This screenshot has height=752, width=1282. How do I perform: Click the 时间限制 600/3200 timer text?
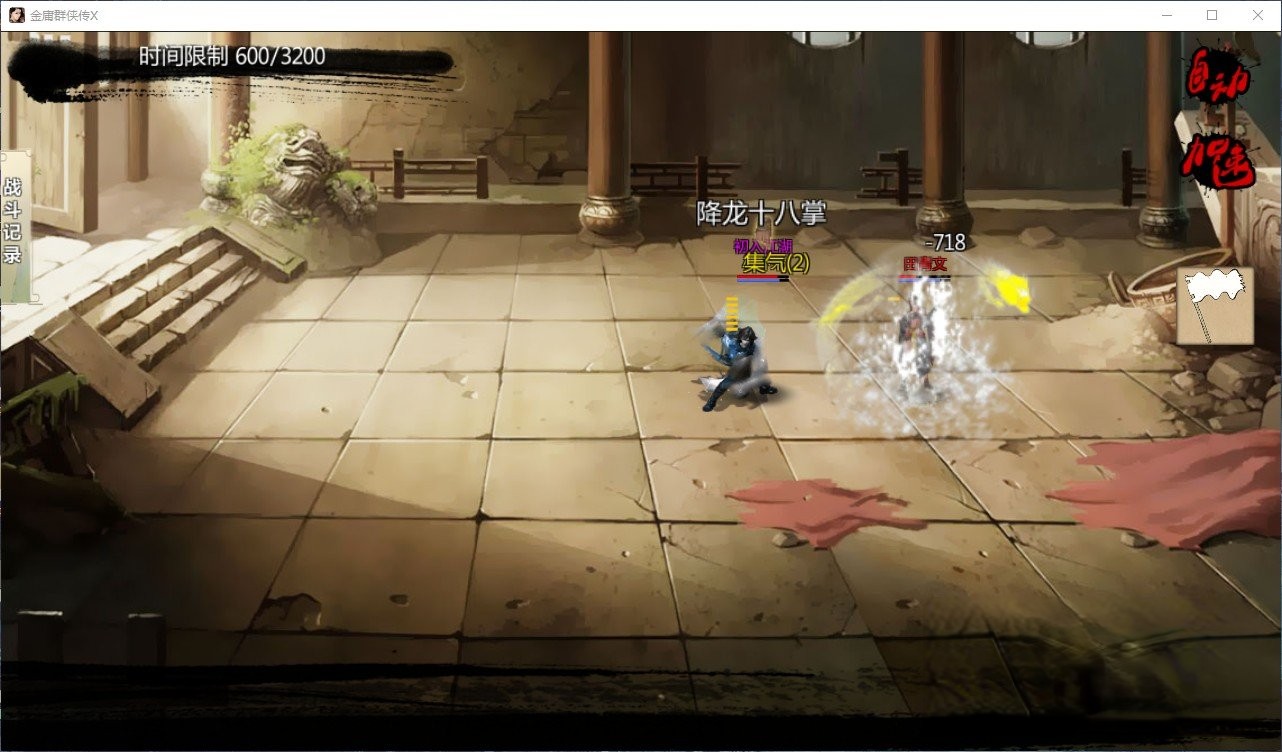(x=232, y=57)
